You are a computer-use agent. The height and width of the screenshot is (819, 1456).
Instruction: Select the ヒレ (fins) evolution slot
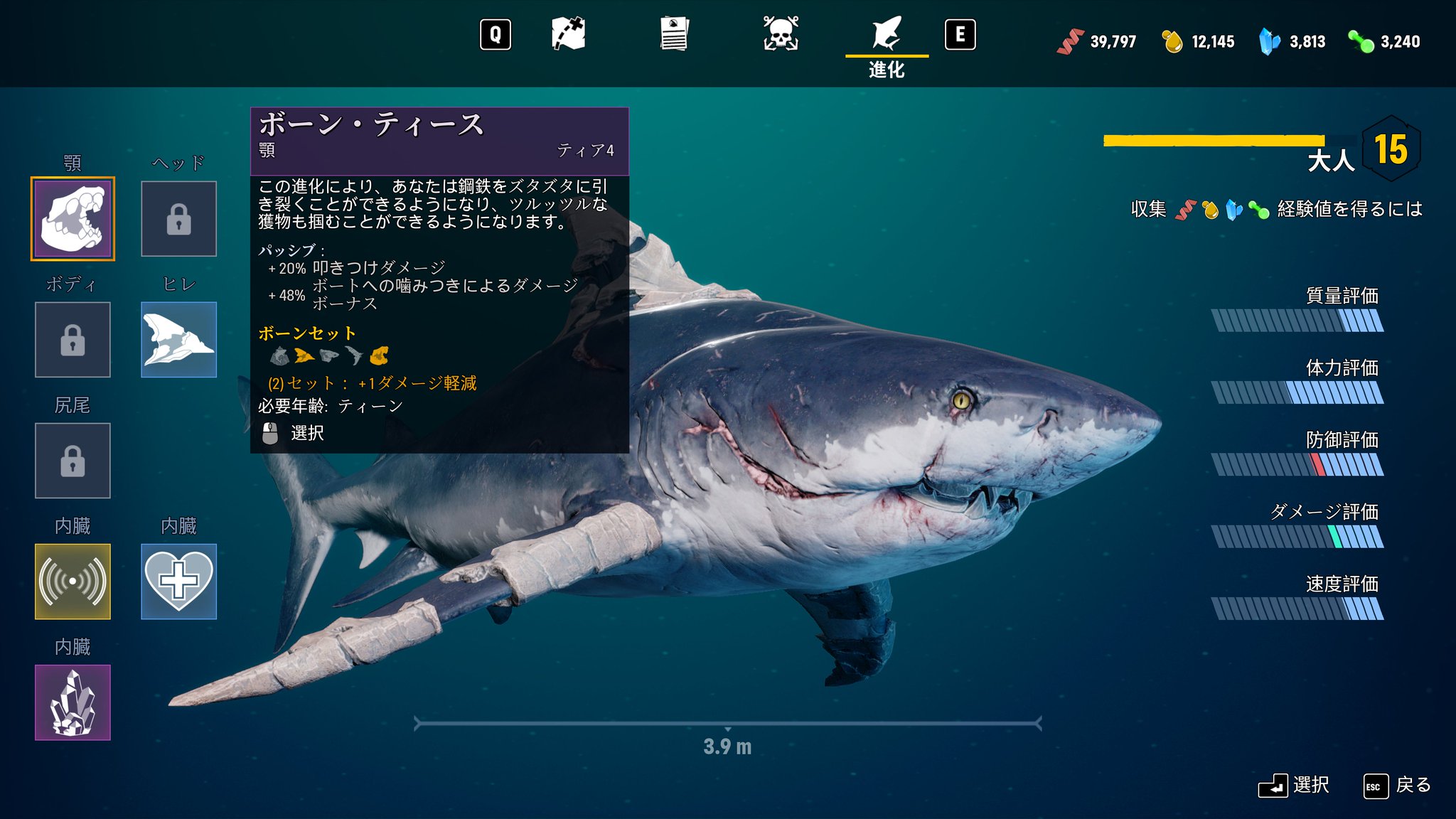coord(178,339)
